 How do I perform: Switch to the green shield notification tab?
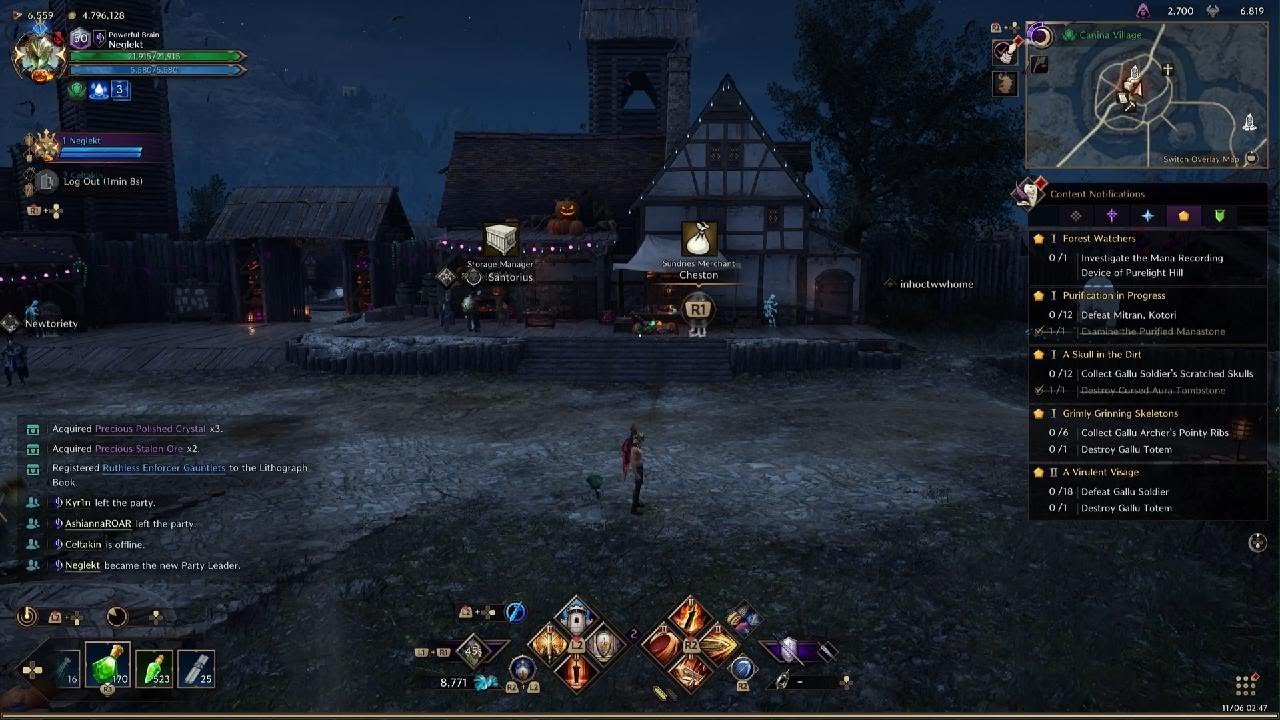tap(1220, 216)
